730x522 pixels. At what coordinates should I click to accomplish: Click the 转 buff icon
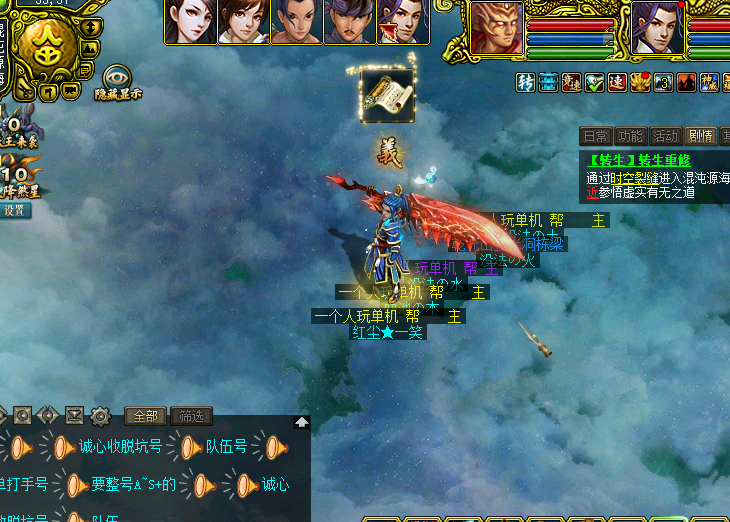(x=526, y=82)
